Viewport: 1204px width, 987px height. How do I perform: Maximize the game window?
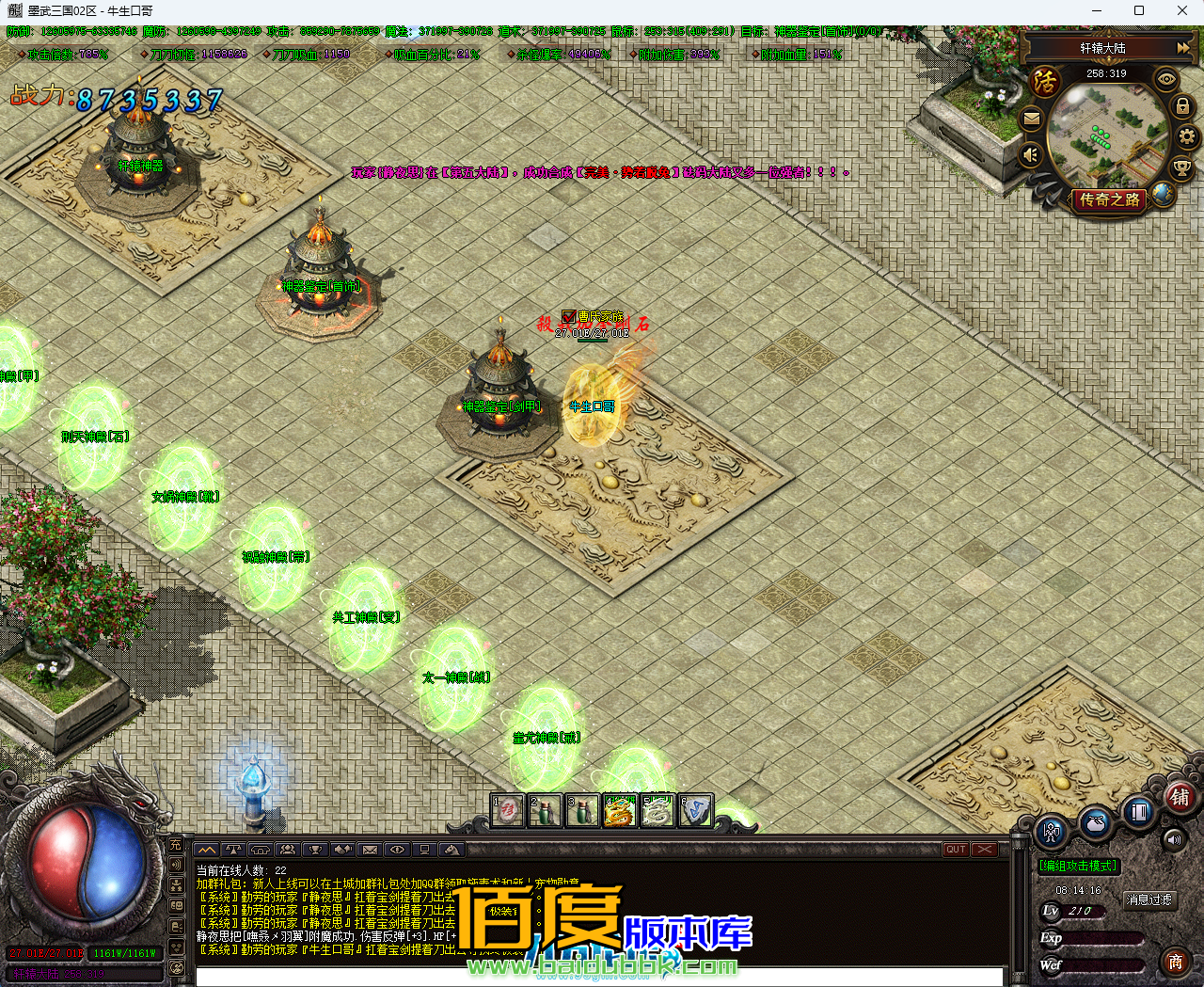pos(1139,11)
